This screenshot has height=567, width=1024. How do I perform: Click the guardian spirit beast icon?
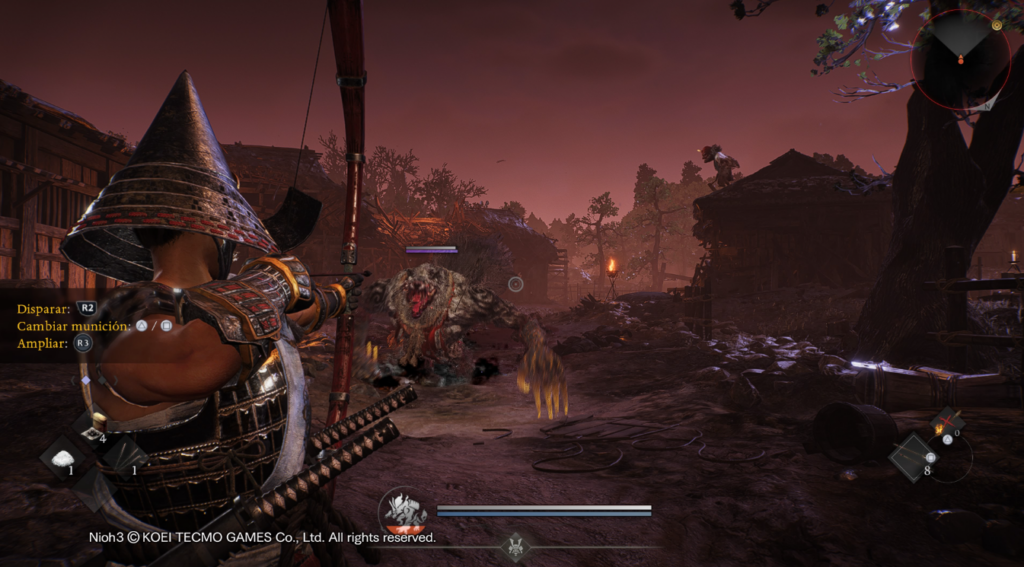coord(405,512)
